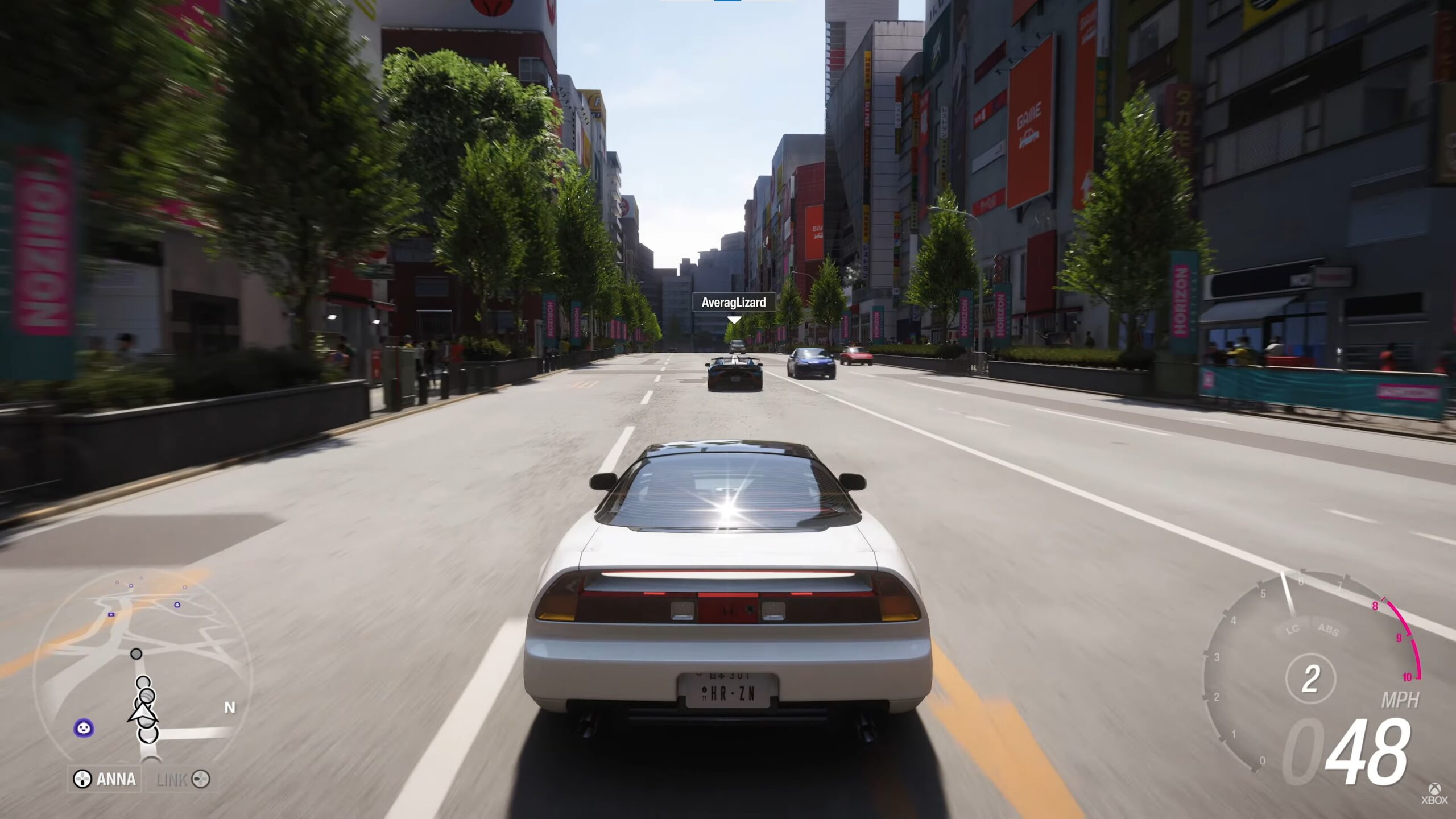
Task: Click the small purple rectangle minimap marker
Action: (x=110, y=614)
